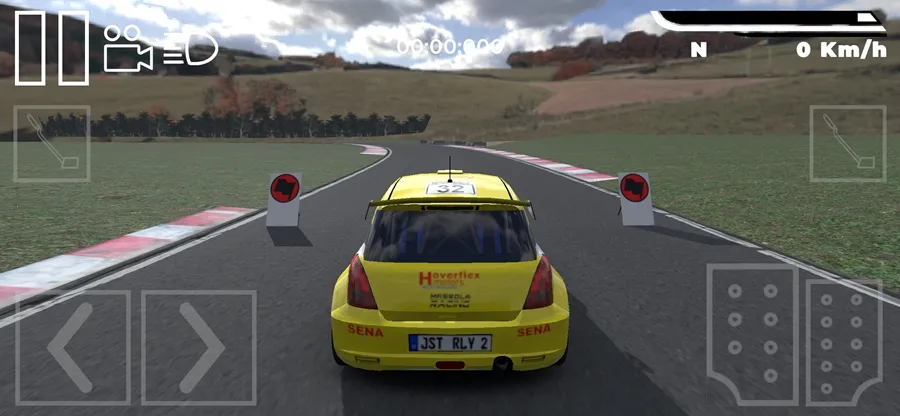Pull the handbrake lever on right side
This screenshot has width=900, height=416.
click(x=847, y=143)
